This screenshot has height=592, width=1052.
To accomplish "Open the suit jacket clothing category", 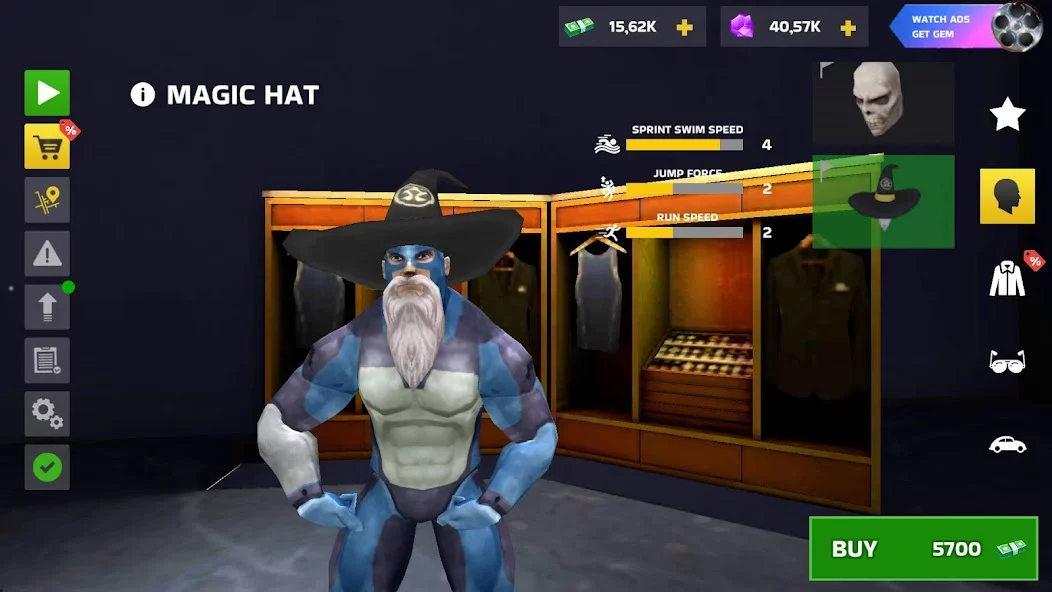I will point(1007,278).
